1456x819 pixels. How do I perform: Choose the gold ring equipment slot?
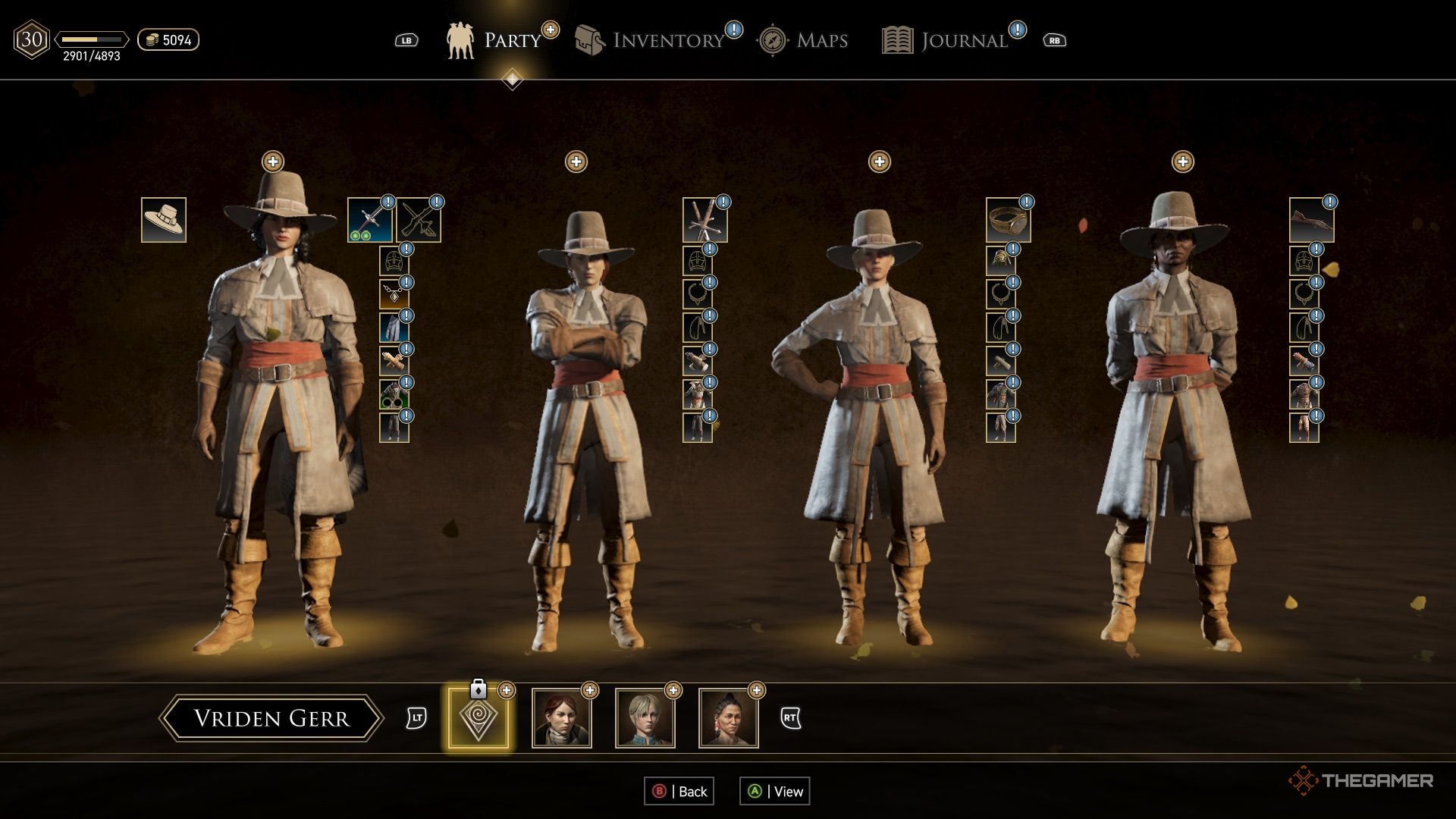(x=1008, y=220)
